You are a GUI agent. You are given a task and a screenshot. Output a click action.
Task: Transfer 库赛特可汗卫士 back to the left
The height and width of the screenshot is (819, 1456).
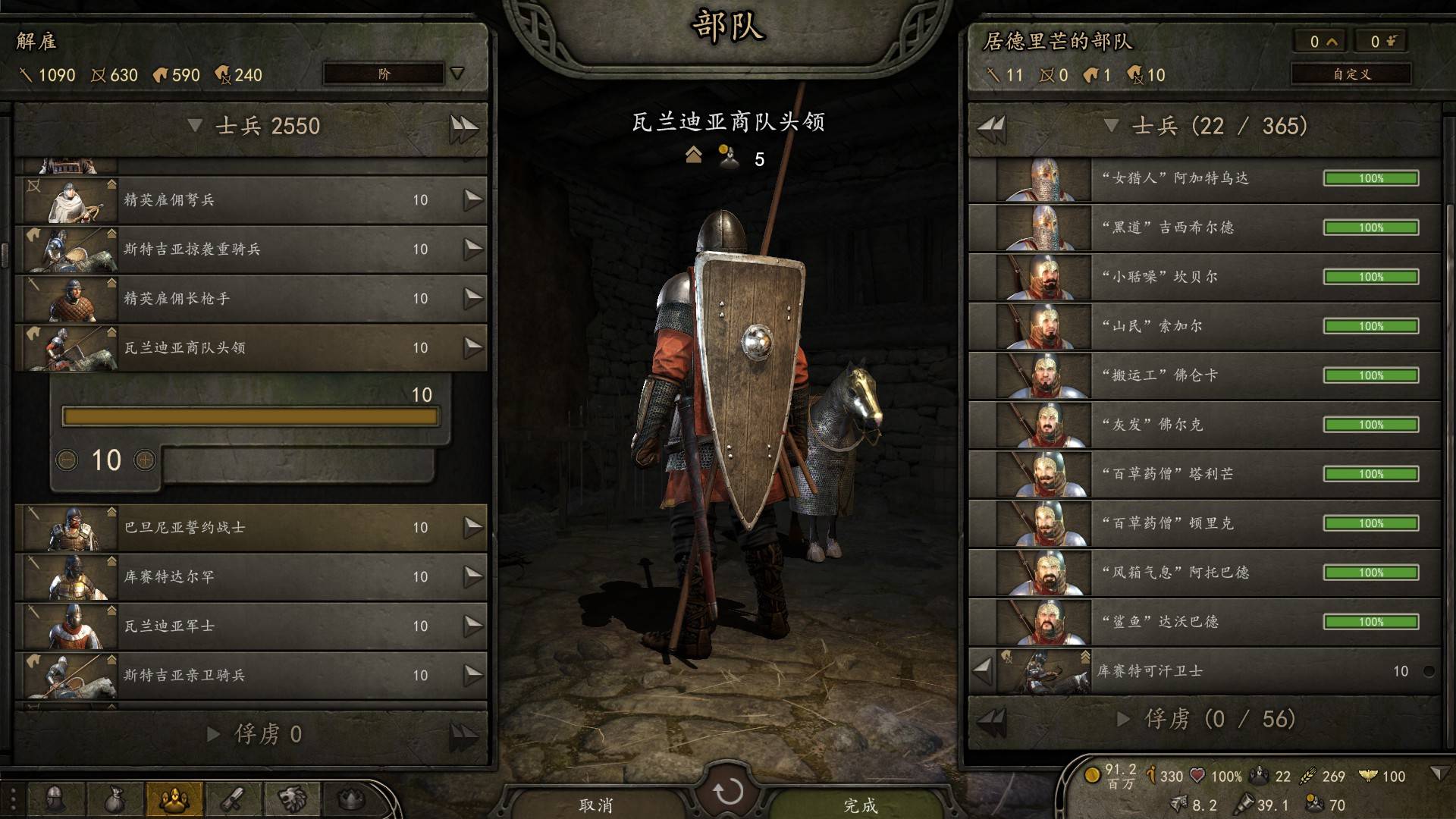pyautogui.click(x=983, y=670)
